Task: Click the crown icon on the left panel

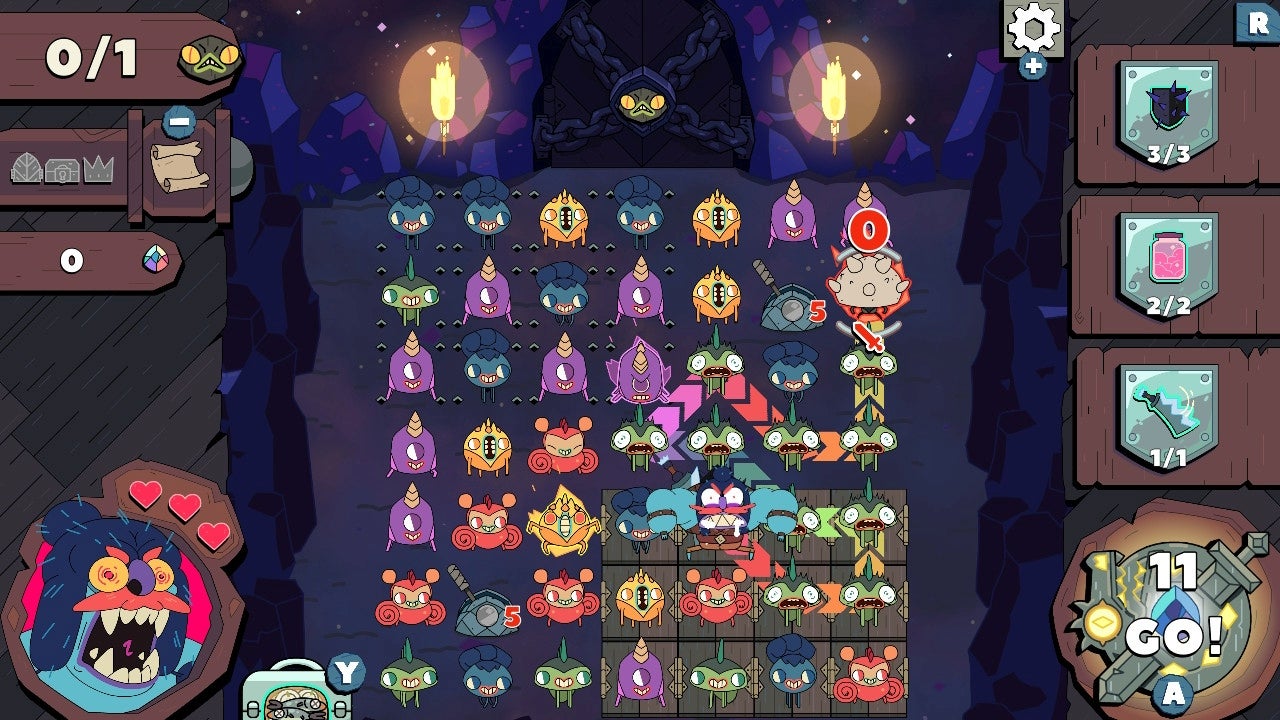Action: 97,168
